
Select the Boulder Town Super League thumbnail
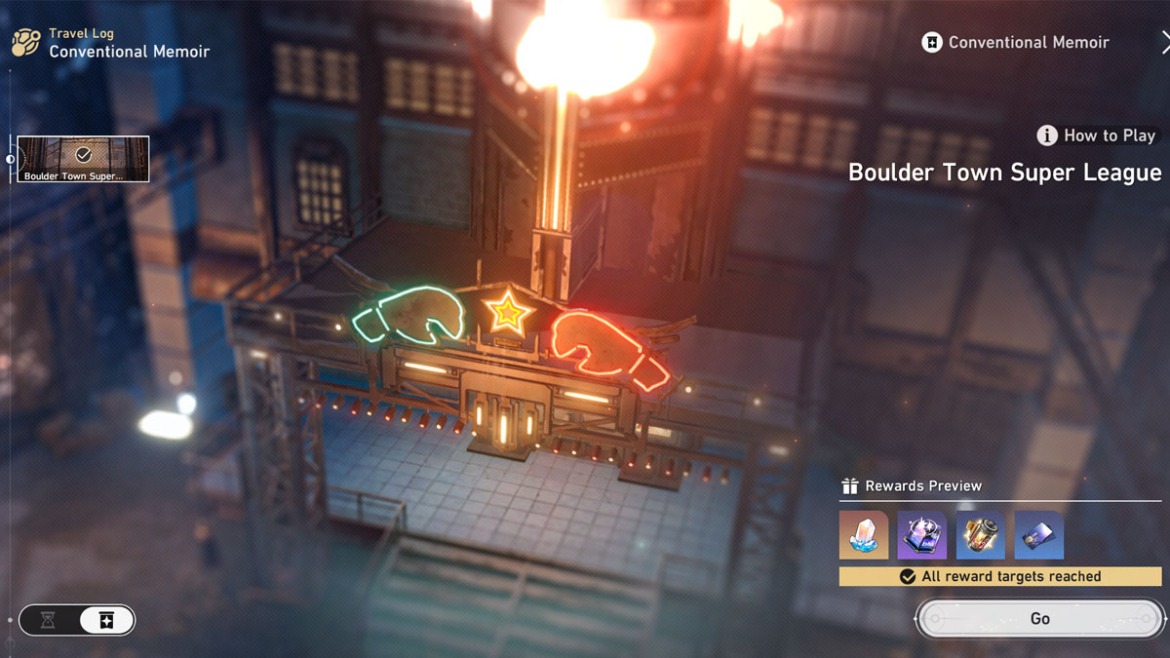tap(83, 159)
